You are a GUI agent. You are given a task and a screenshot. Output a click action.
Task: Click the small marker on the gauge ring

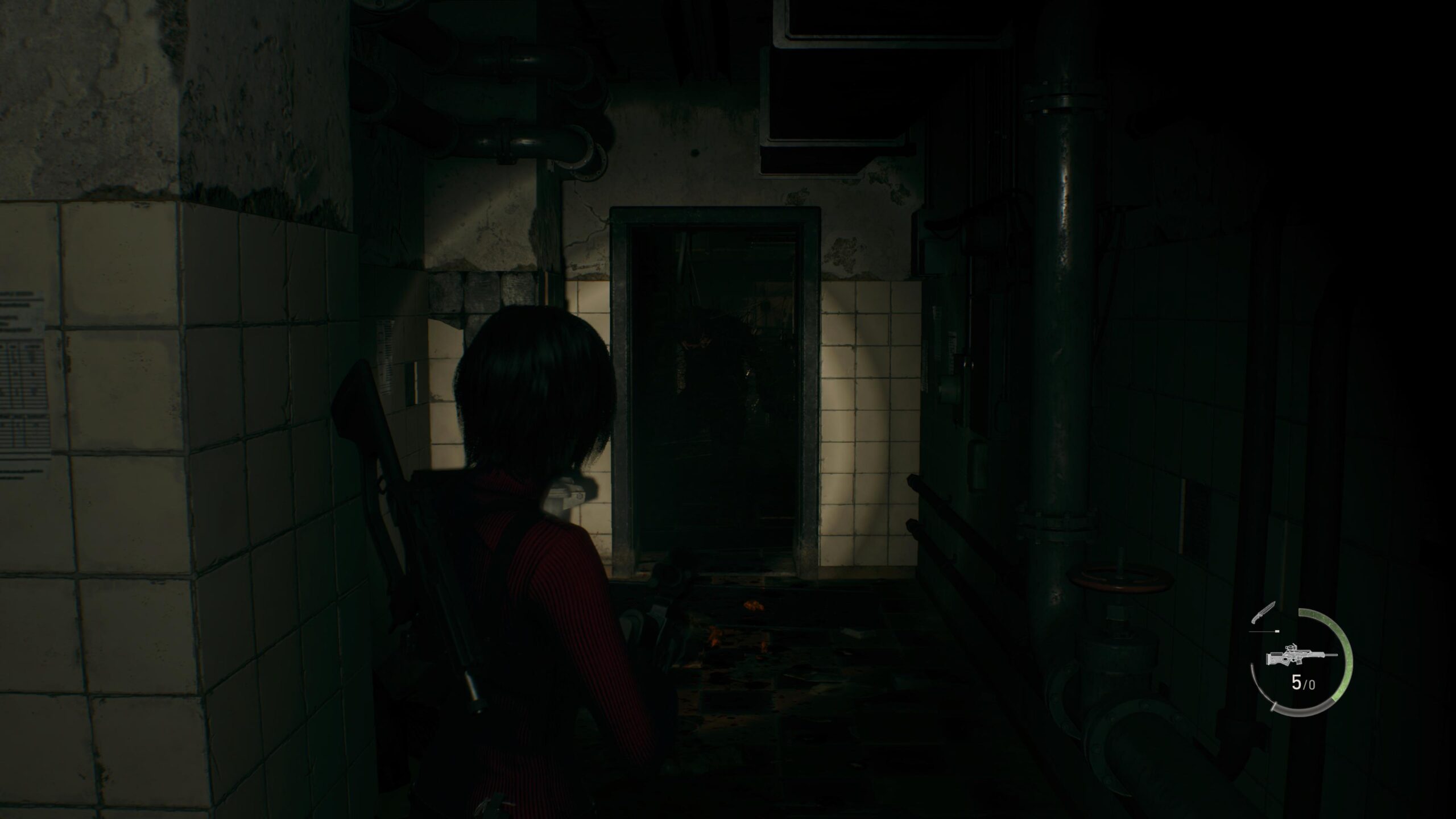(1274, 707)
